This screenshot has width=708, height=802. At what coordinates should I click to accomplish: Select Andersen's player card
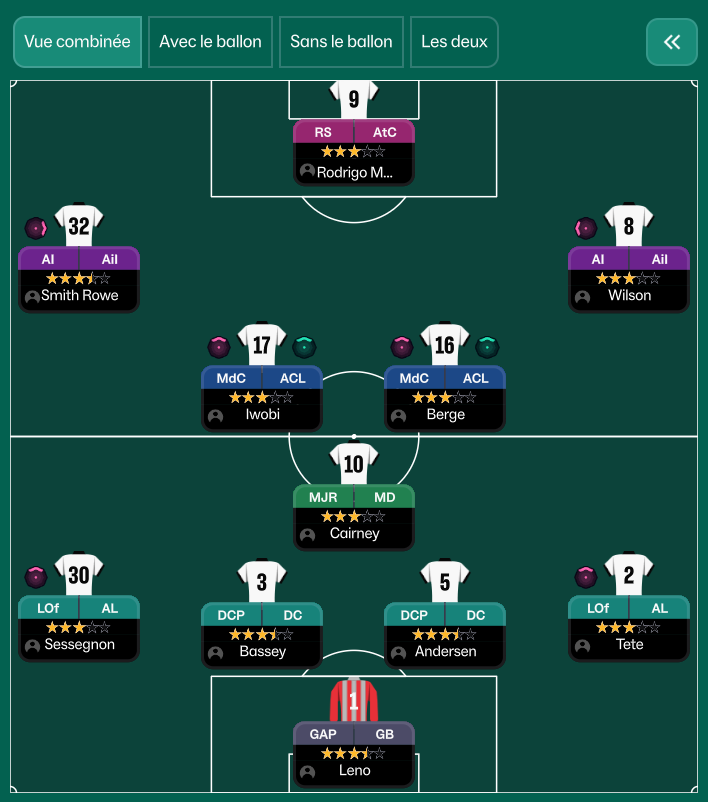445,633
